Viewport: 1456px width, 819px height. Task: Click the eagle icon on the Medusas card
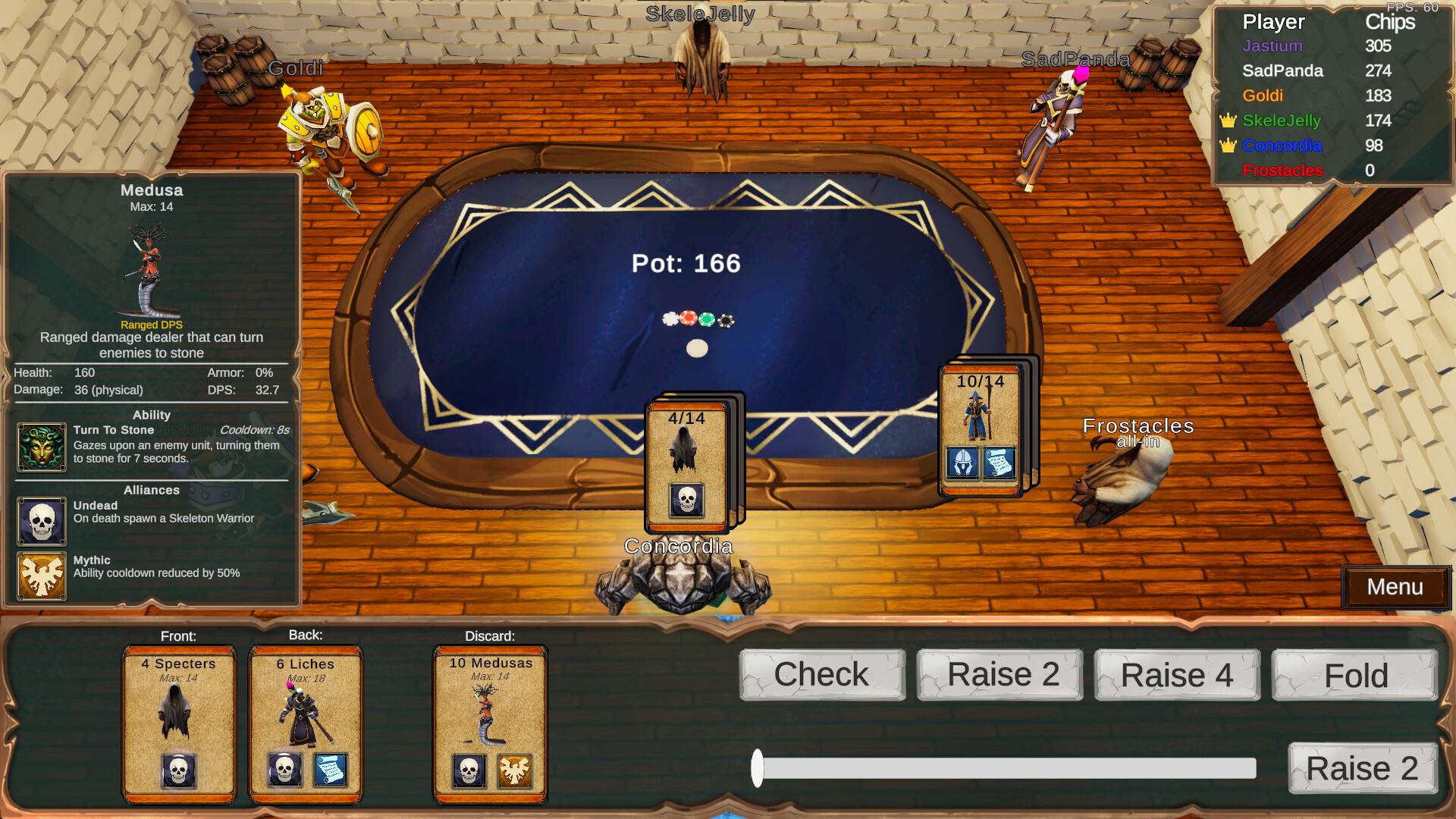pos(516,770)
